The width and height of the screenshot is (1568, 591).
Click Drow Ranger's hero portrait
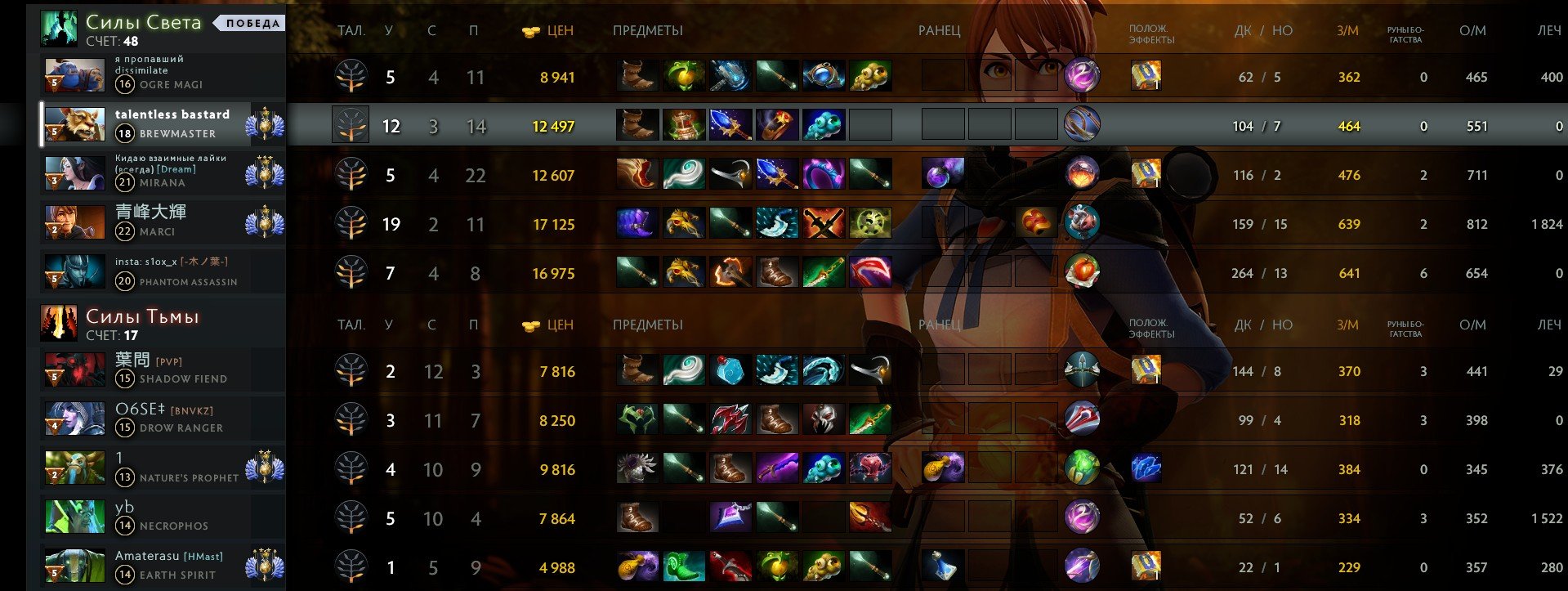tap(74, 419)
